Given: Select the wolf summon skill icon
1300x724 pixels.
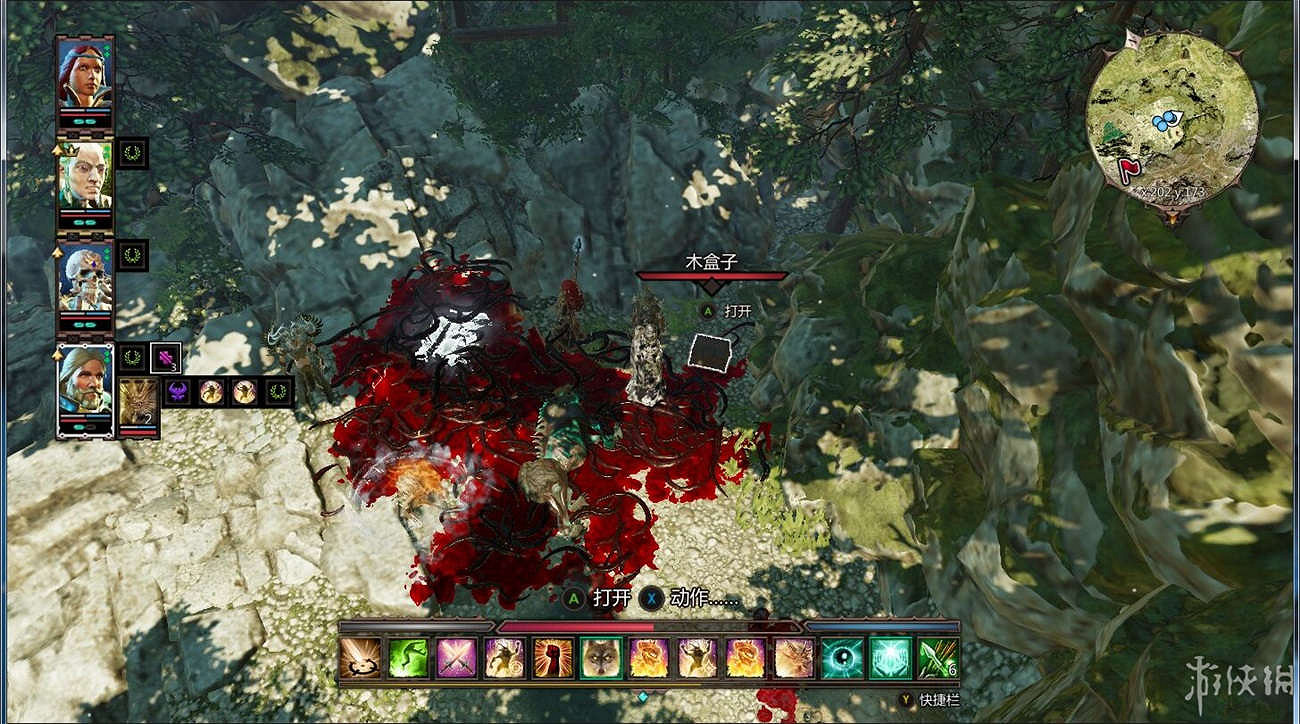Looking at the screenshot, I should coord(598,662).
